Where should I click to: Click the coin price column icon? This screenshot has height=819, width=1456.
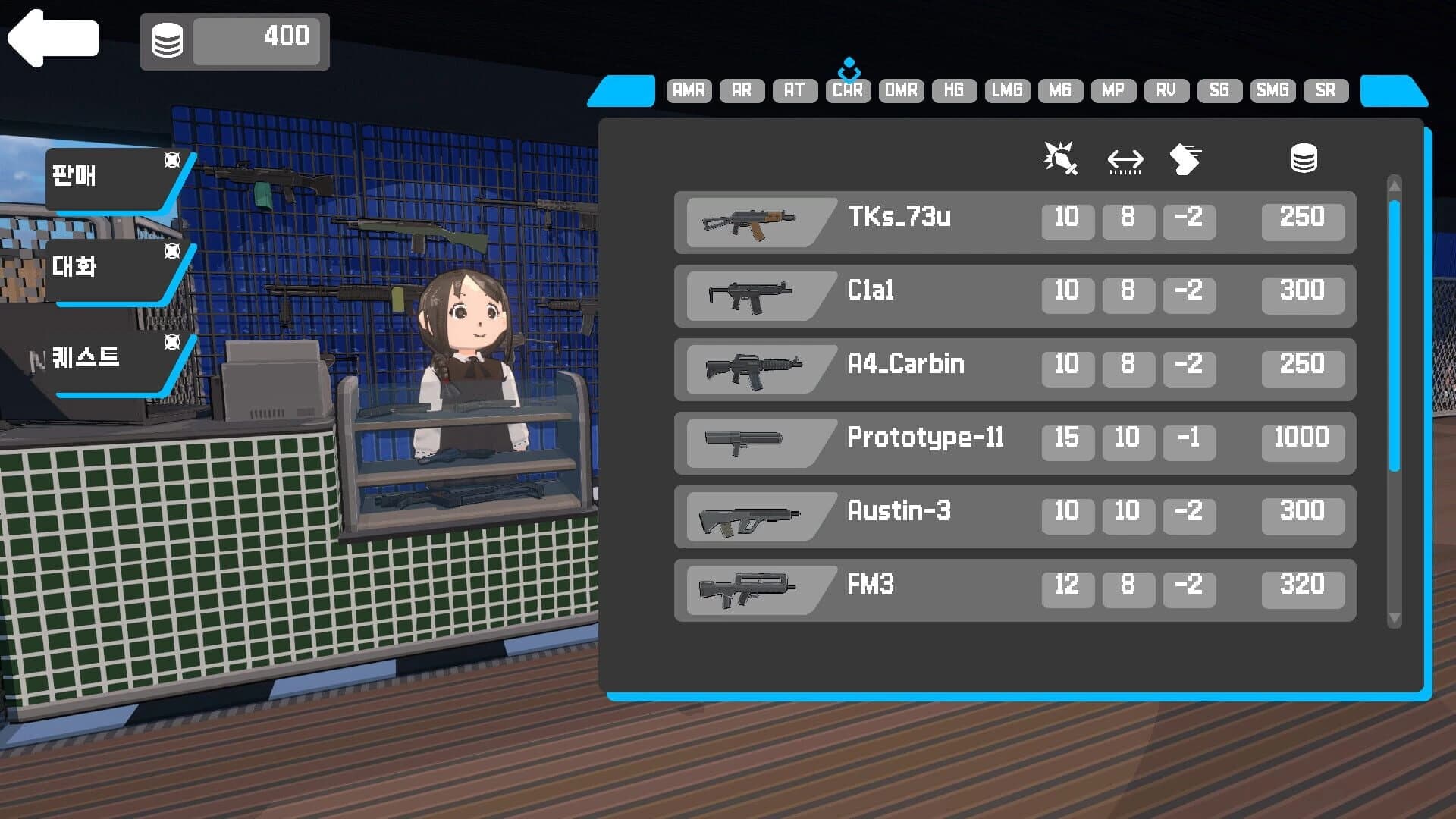(x=1303, y=158)
